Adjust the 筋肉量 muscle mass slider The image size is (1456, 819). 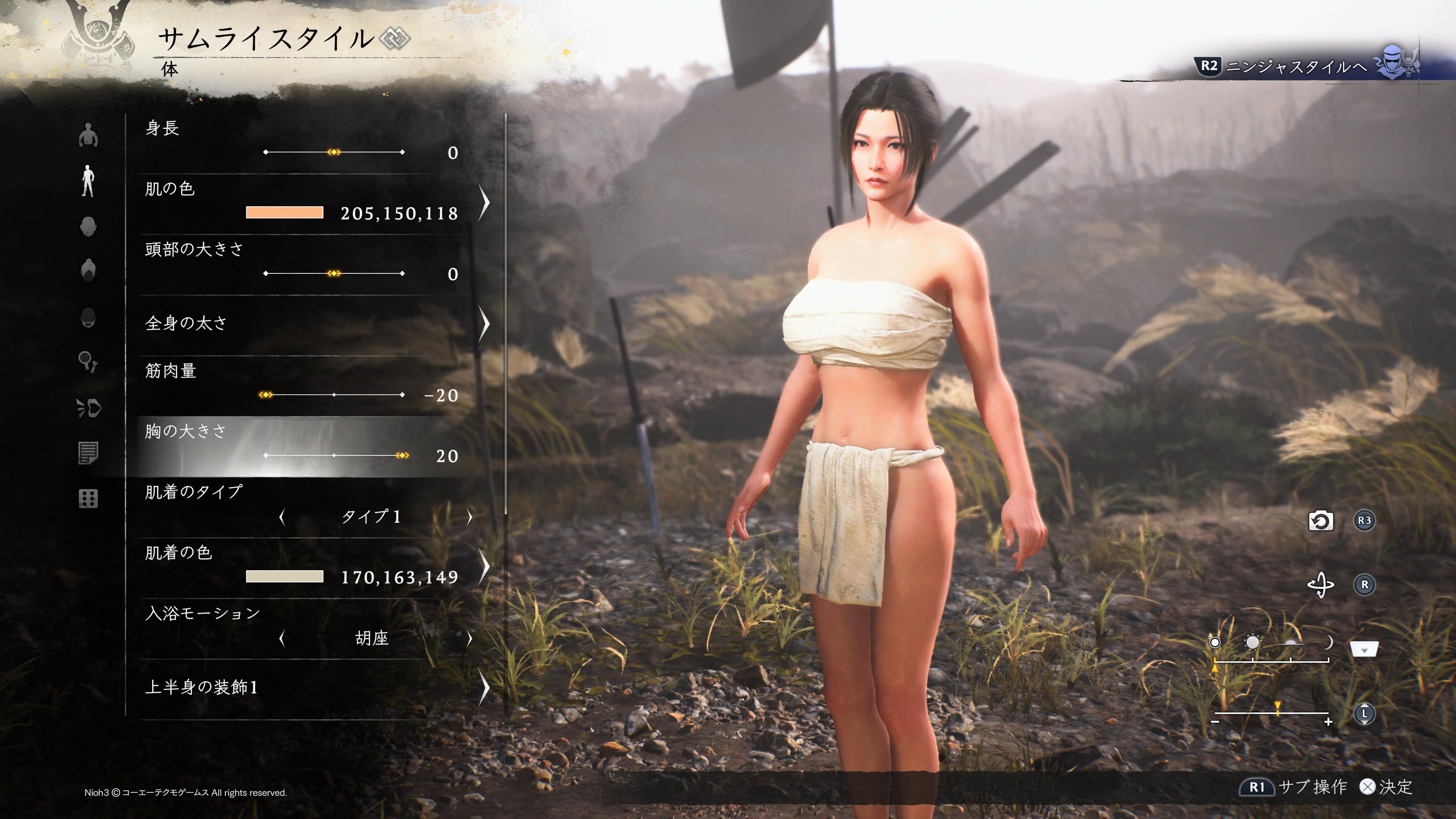(x=334, y=394)
